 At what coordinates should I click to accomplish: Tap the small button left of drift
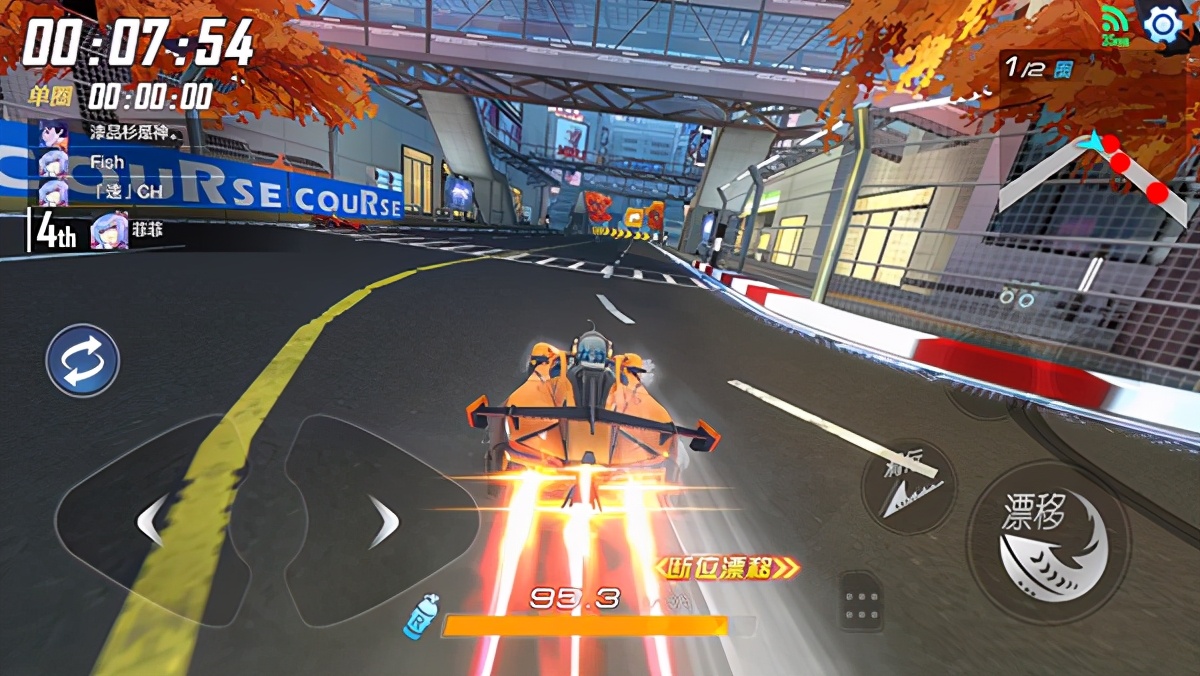tap(909, 485)
